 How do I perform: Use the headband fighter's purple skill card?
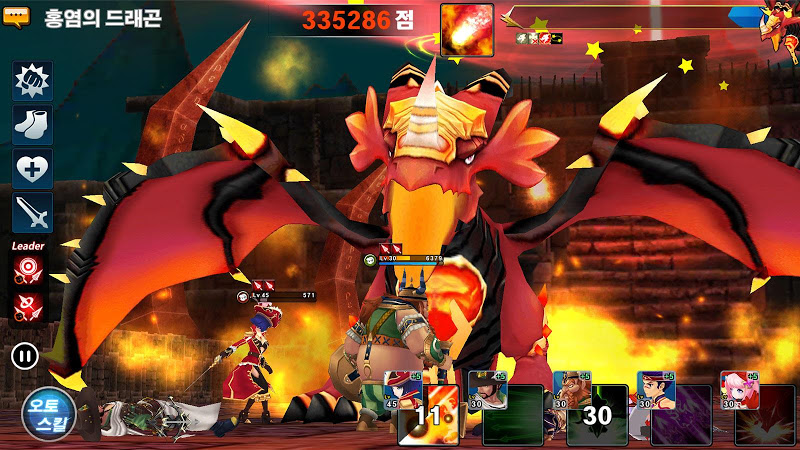point(680,415)
